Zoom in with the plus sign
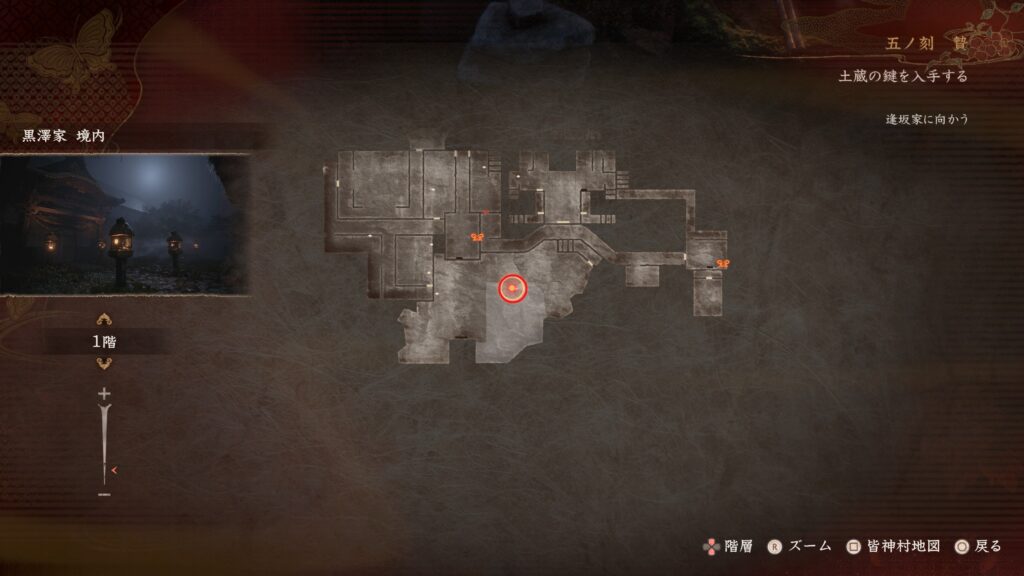This screenshot has height=576, width=1024. click(103, 394)
